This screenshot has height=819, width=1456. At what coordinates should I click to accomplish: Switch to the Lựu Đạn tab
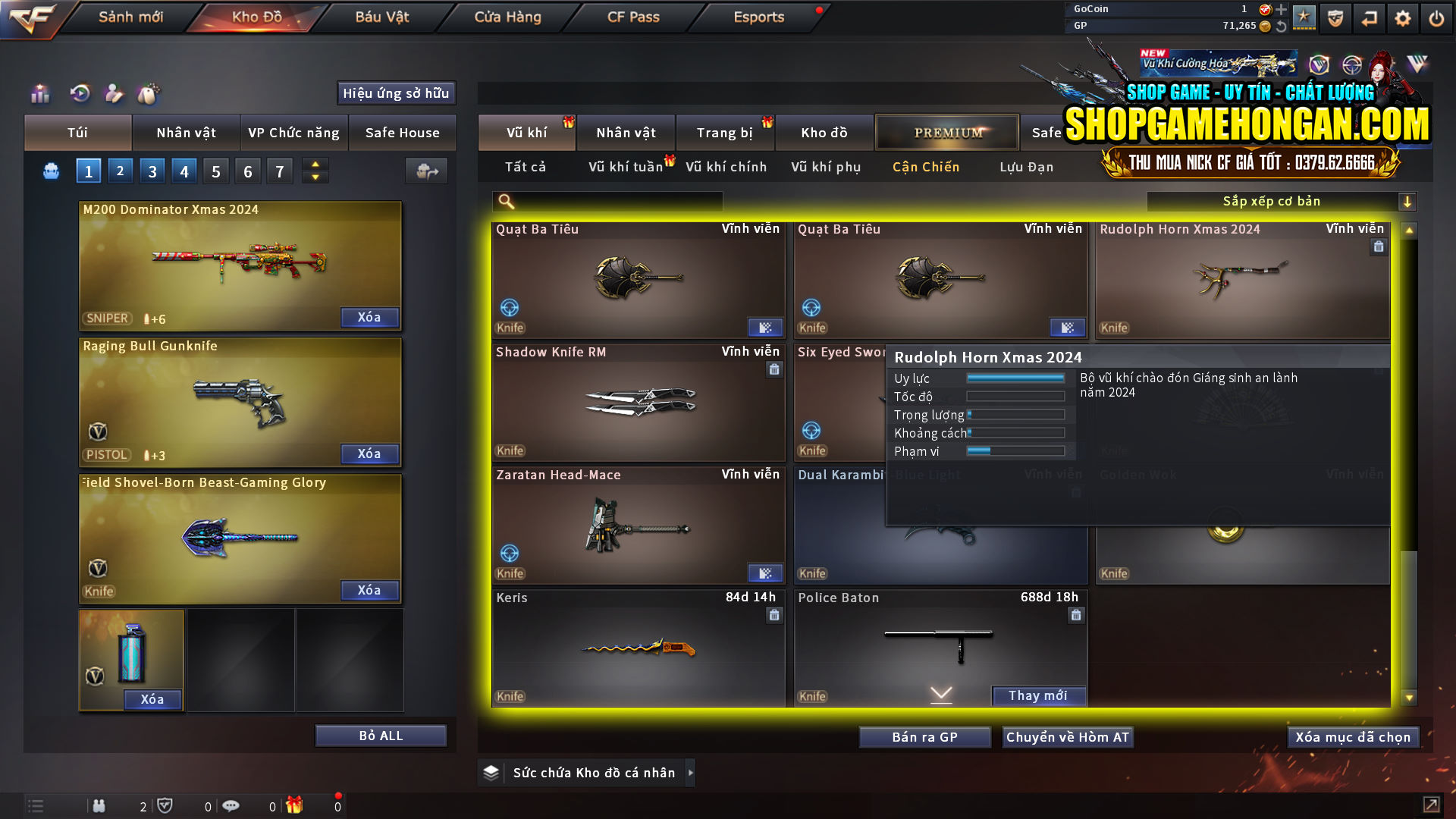(x=1028, y=167)
